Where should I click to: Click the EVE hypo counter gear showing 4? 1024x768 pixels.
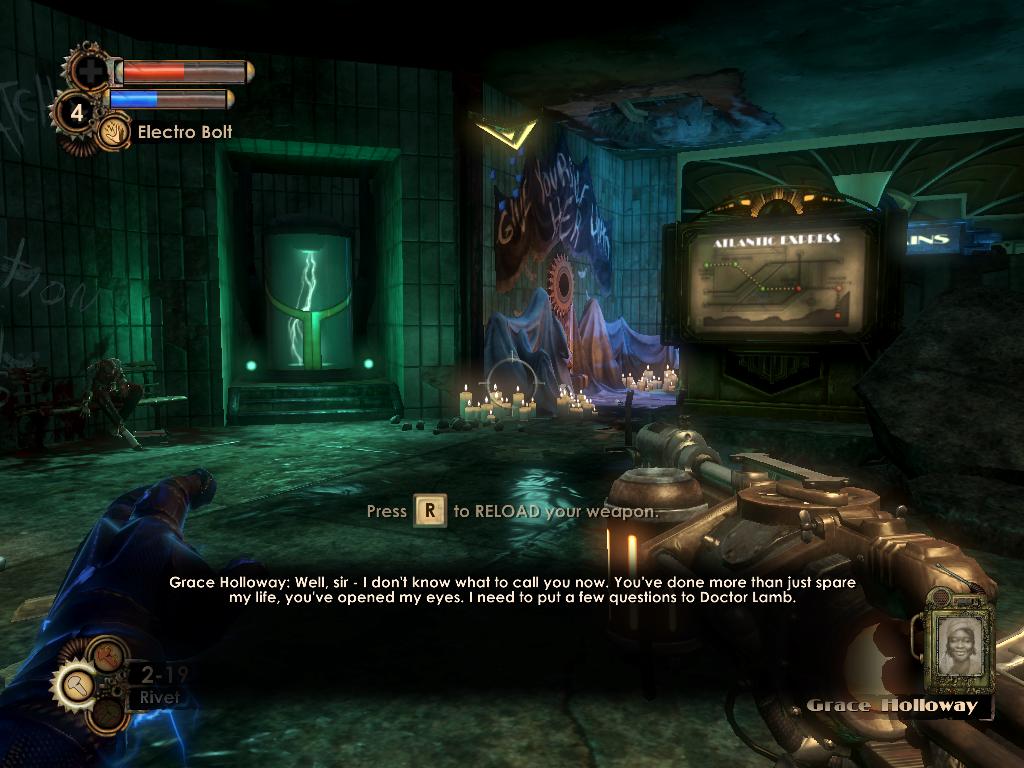pyautogui.click(x=76, y=111)
